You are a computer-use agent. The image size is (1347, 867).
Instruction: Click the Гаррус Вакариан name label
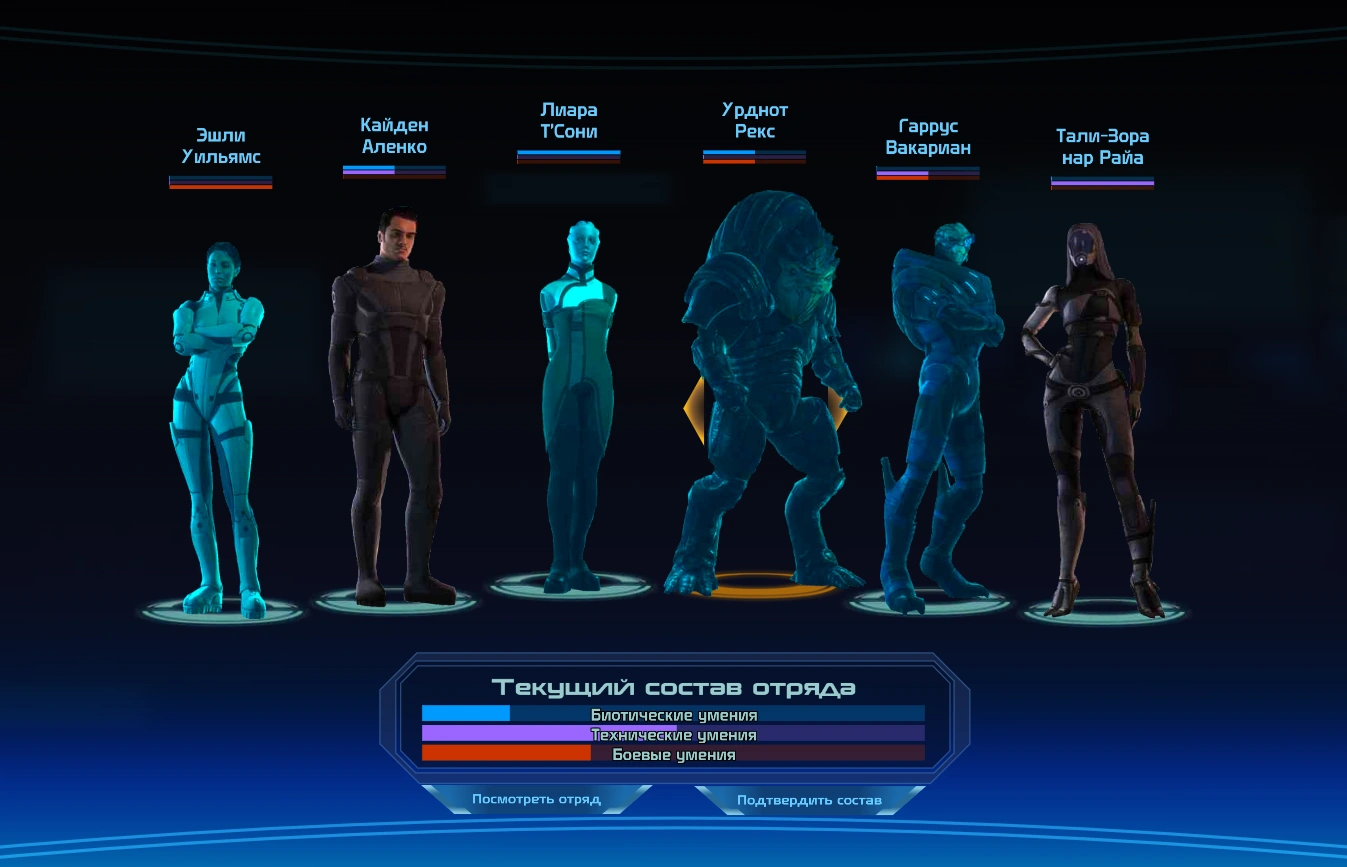point(926,135)
